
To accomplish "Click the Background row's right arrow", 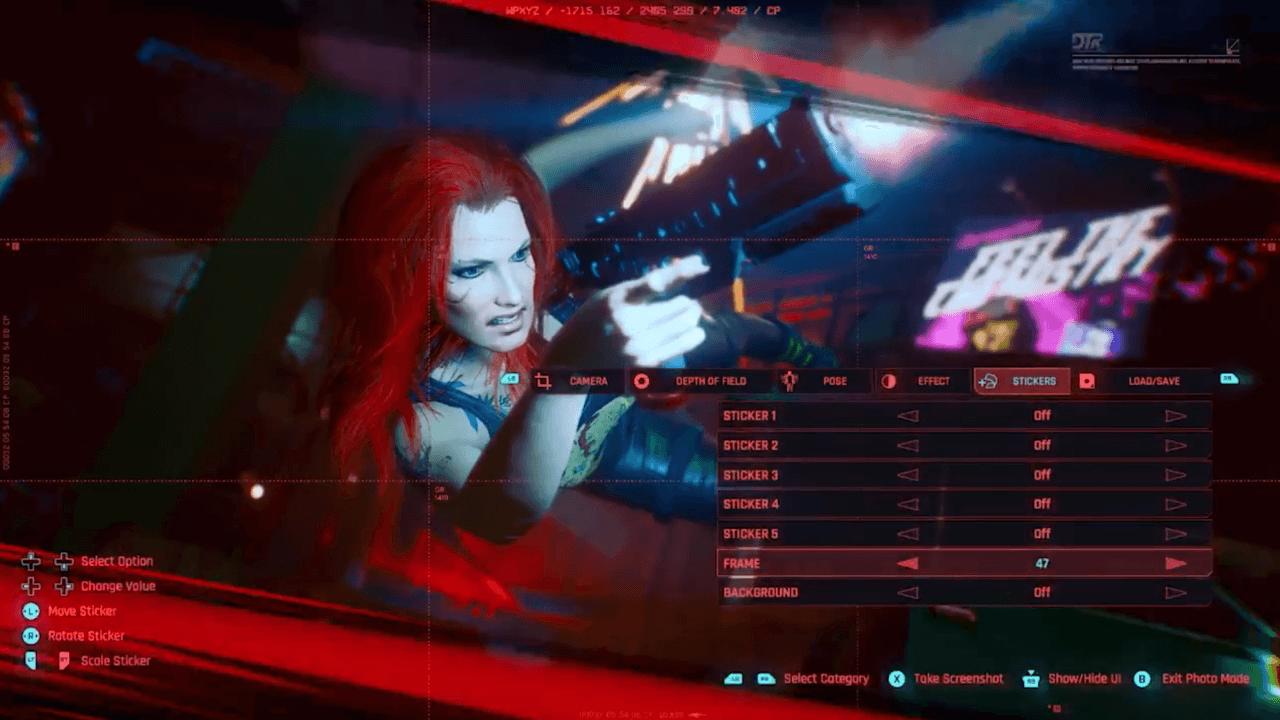I will [x=1175, y=593].
